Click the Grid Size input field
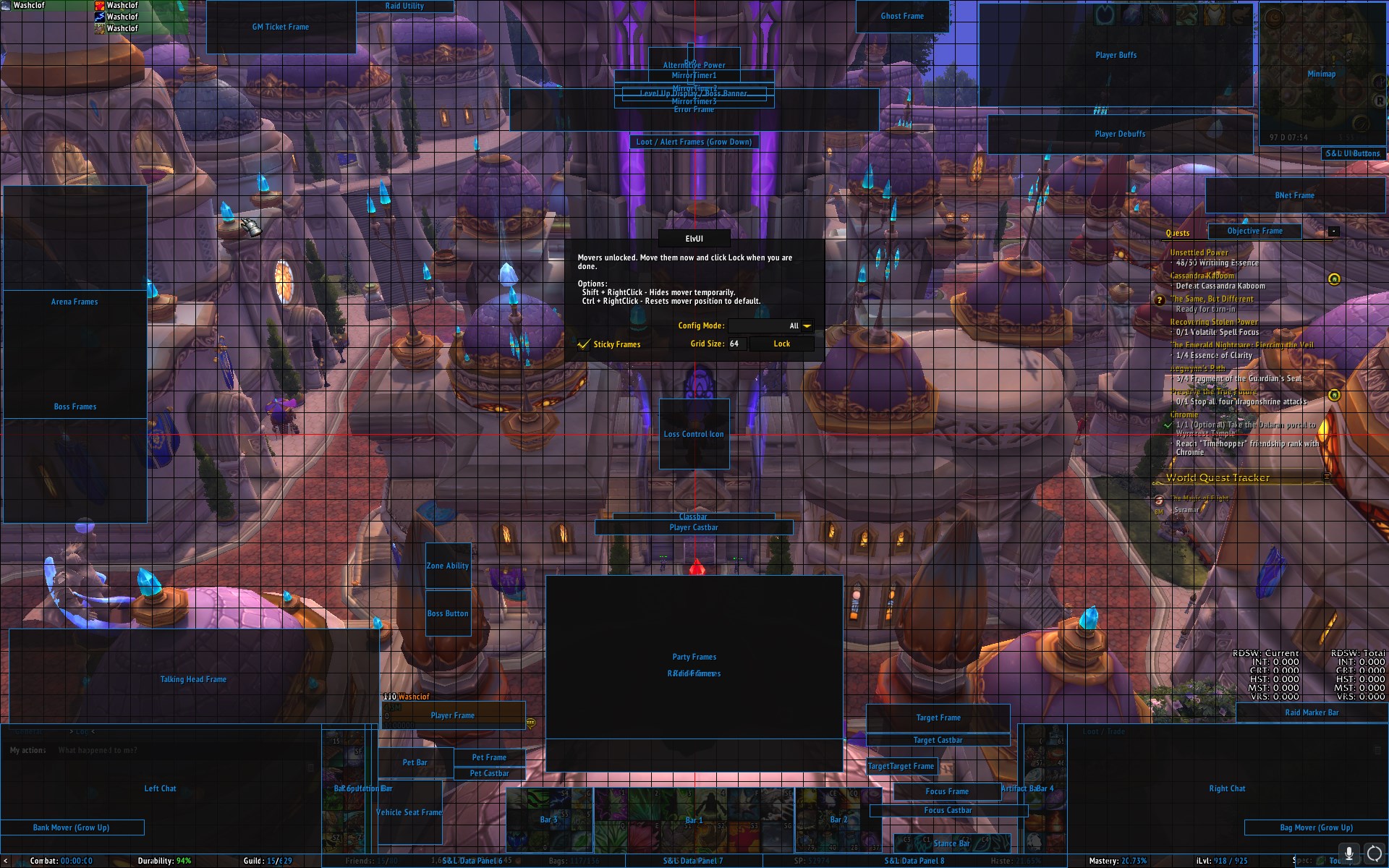The height and width of the screenshot is (868, 1389). pyautogui.click(x=736, y=344)
